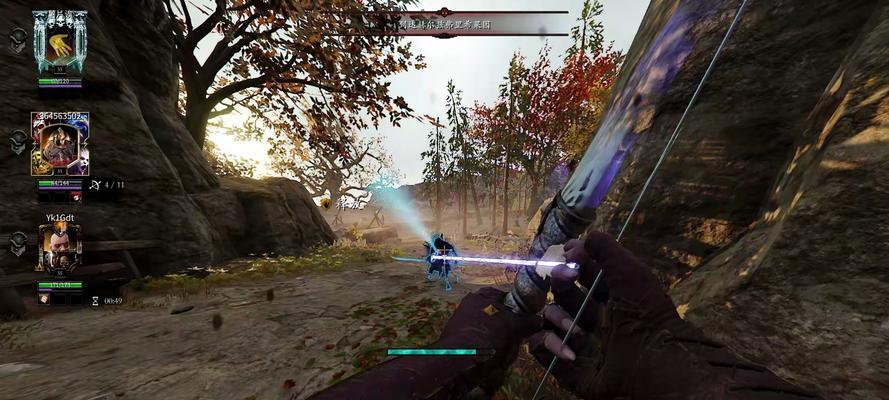Click the helmet icon beside the golden hand portrait

pos(18,38)
